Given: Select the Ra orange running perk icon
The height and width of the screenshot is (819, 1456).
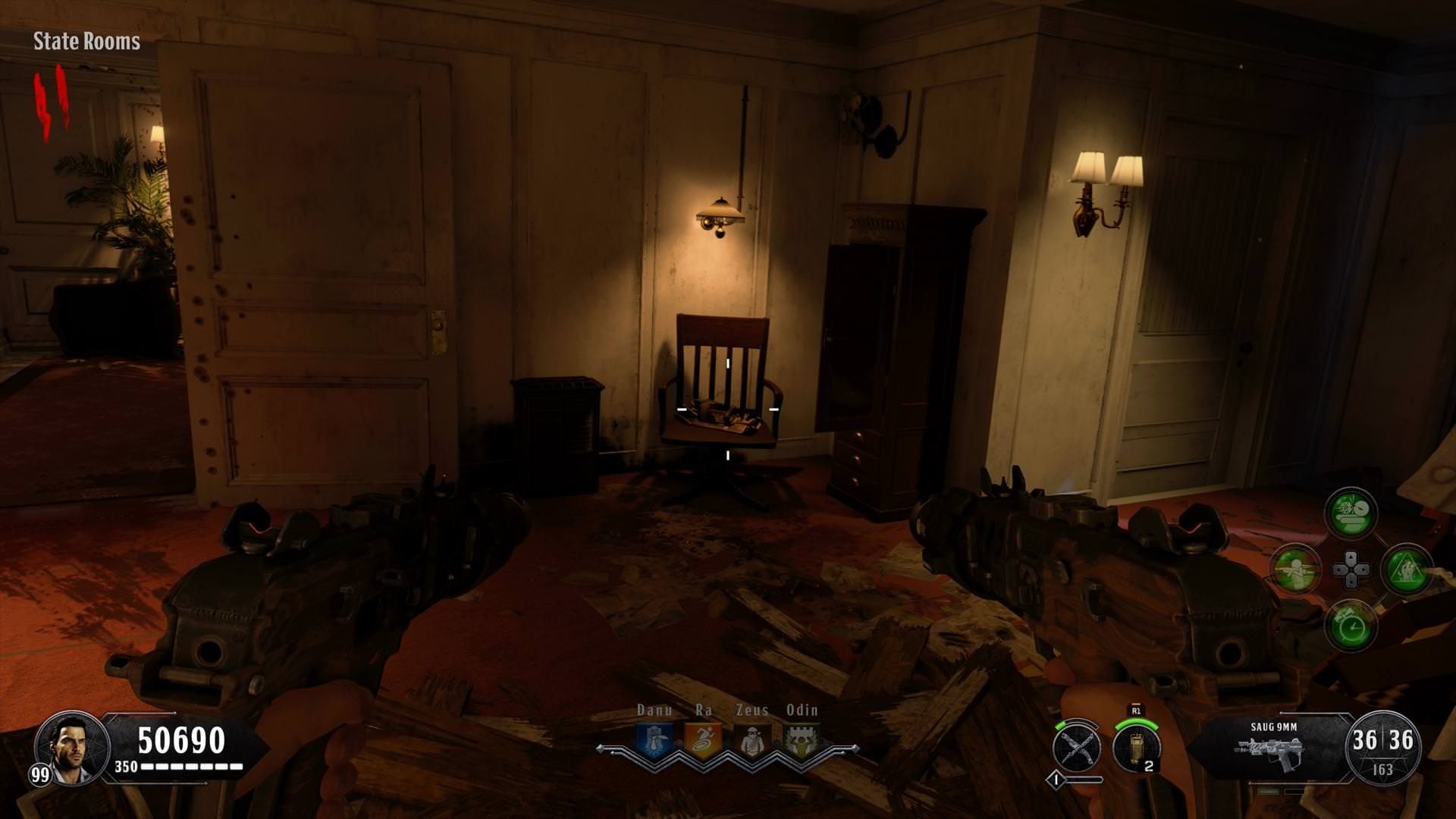Looking at the screenshot, I should coord(703,740).
